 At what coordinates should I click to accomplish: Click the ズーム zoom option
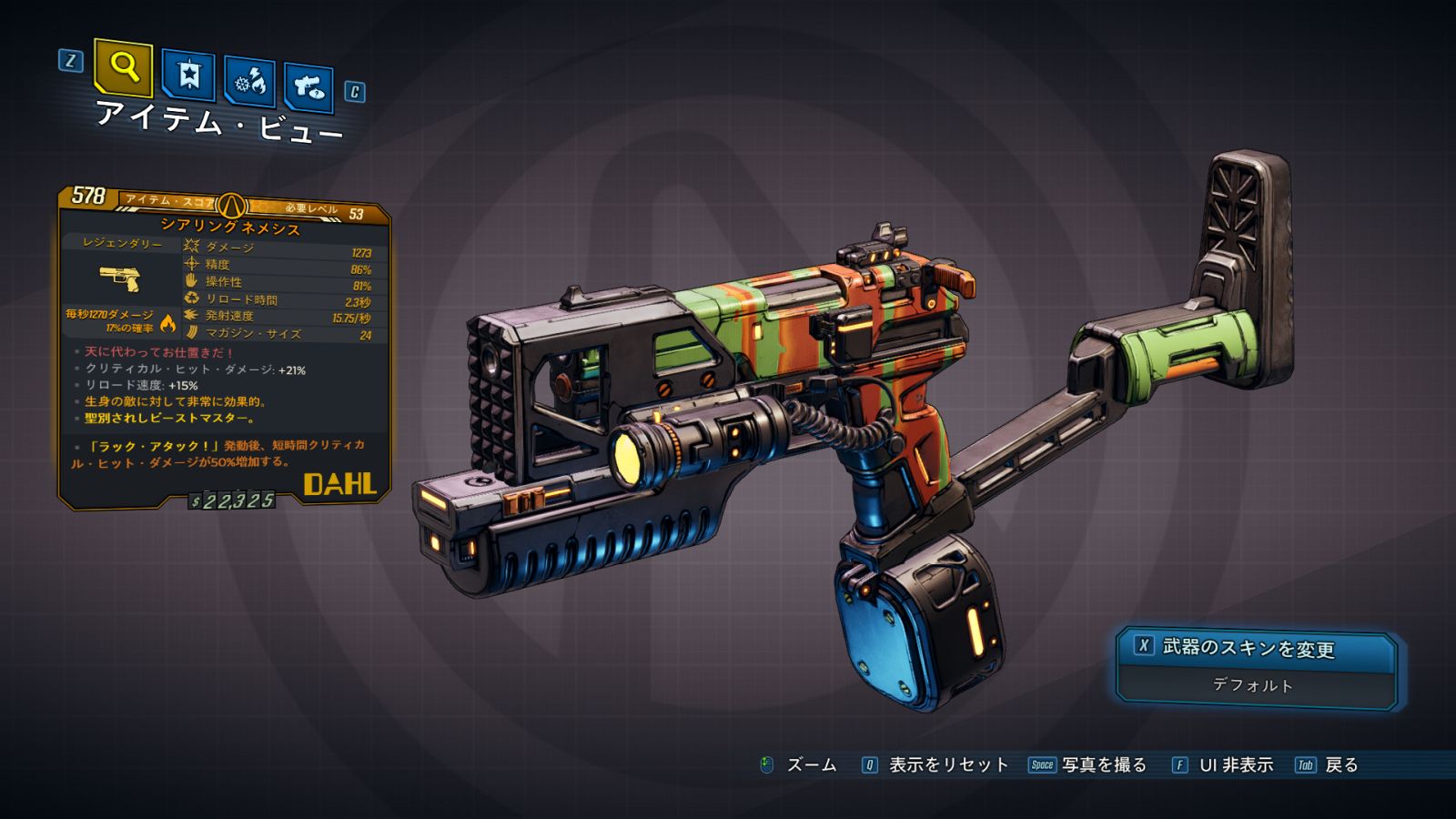coord(799,765)
